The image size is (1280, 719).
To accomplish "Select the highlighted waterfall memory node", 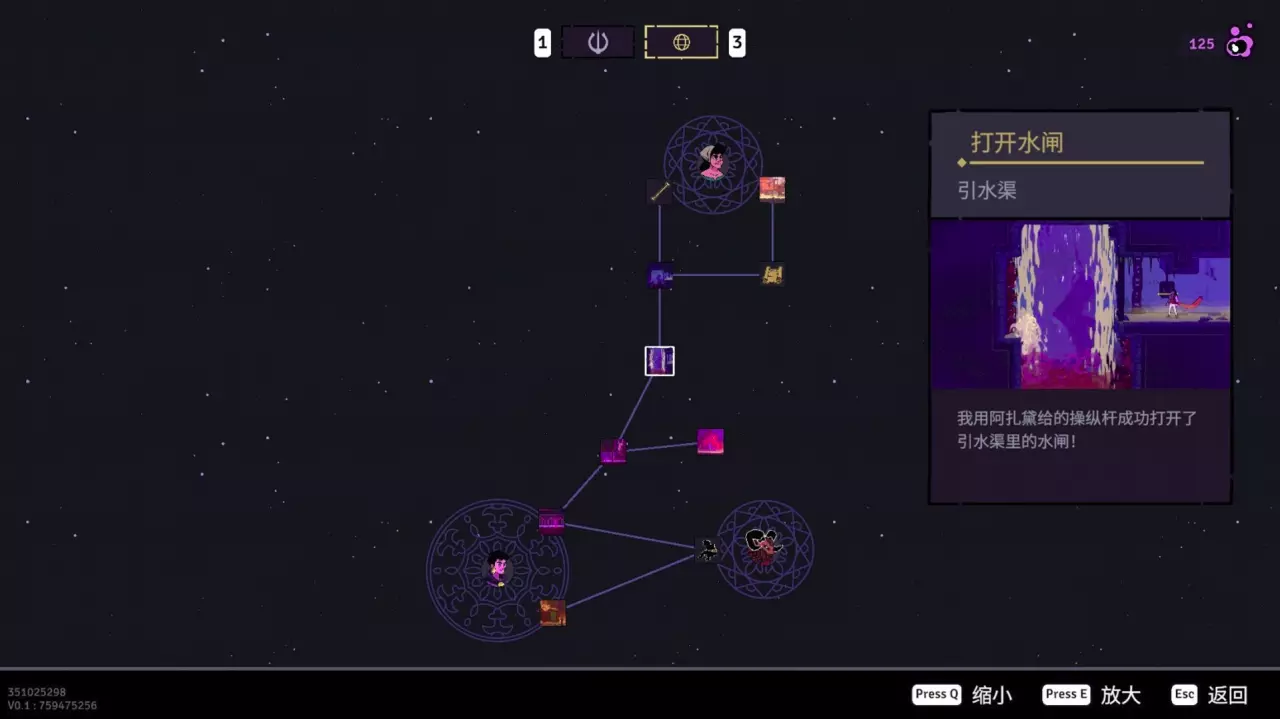I will click(x=659, y=361).
